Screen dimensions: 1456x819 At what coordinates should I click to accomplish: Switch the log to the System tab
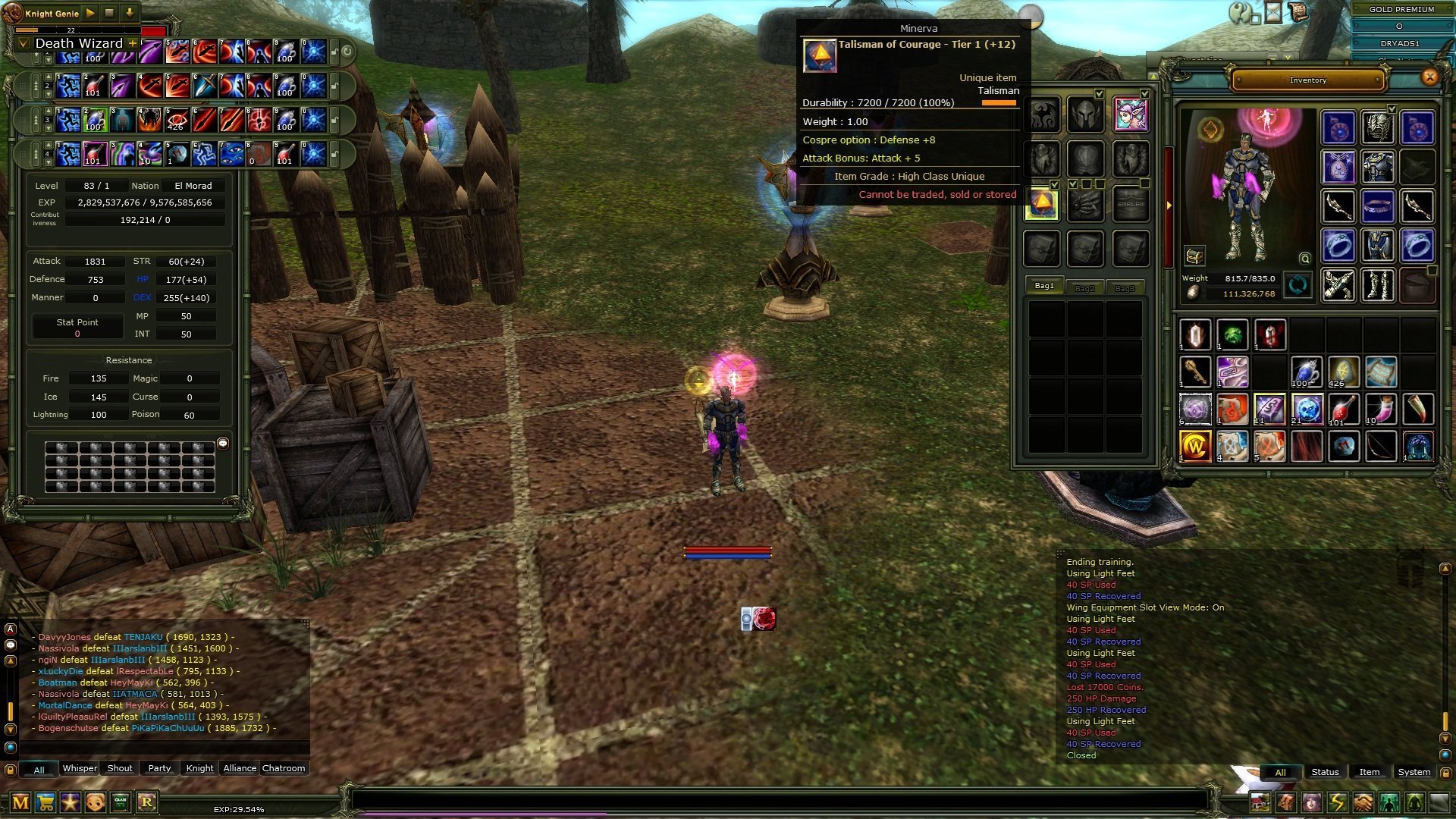tap(1414, 772)
